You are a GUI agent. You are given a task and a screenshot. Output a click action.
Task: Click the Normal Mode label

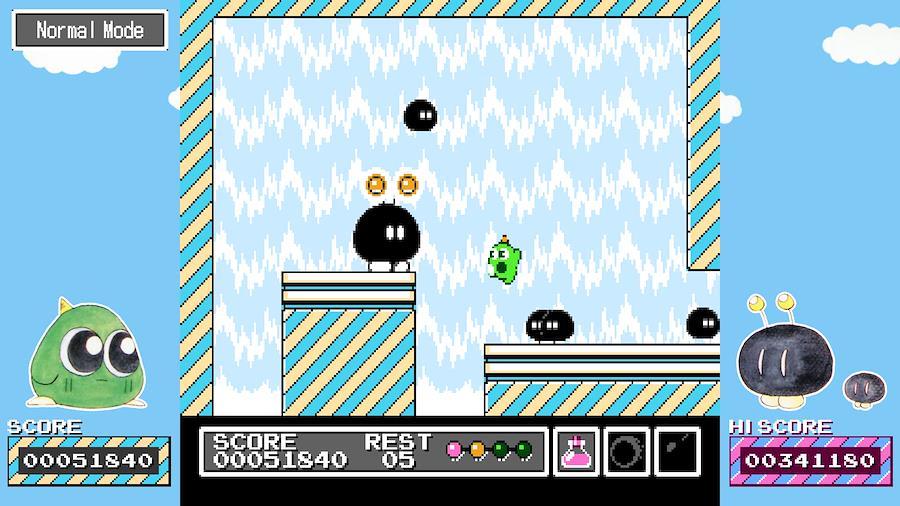pyautogui.click(x=90, y=30)
